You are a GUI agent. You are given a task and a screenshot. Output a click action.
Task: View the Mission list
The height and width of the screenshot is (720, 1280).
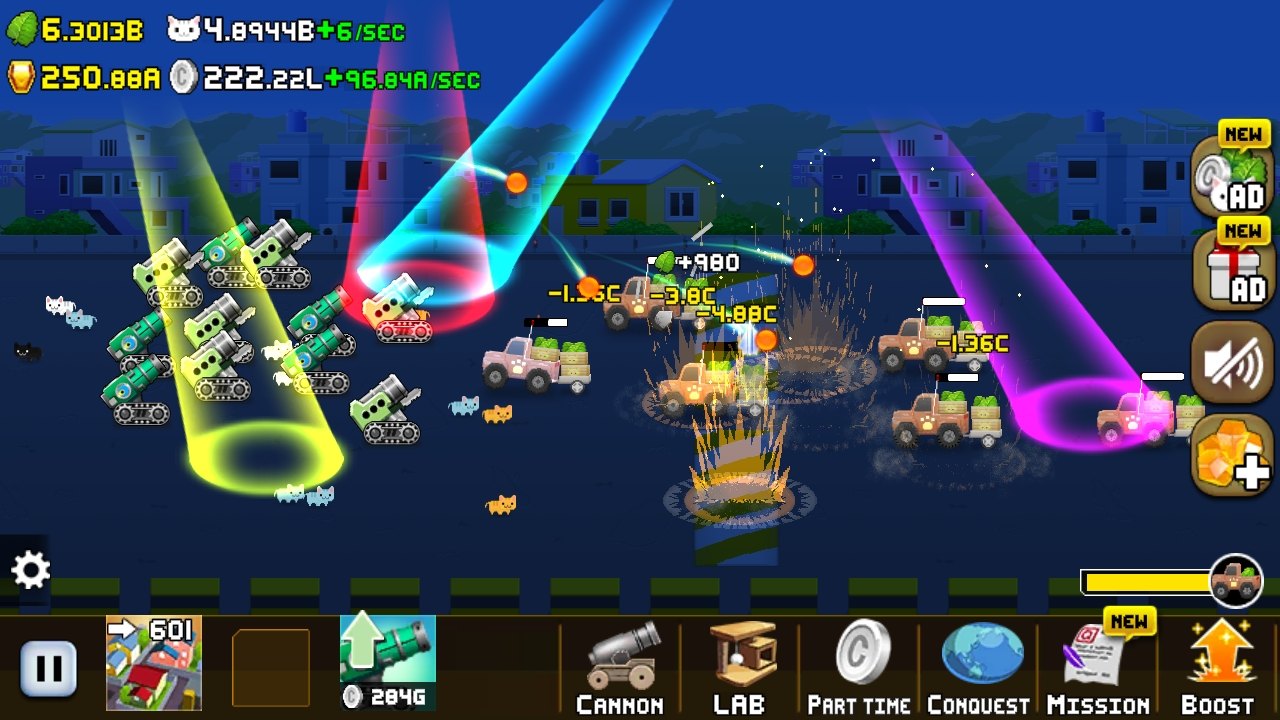point(1098,668)
